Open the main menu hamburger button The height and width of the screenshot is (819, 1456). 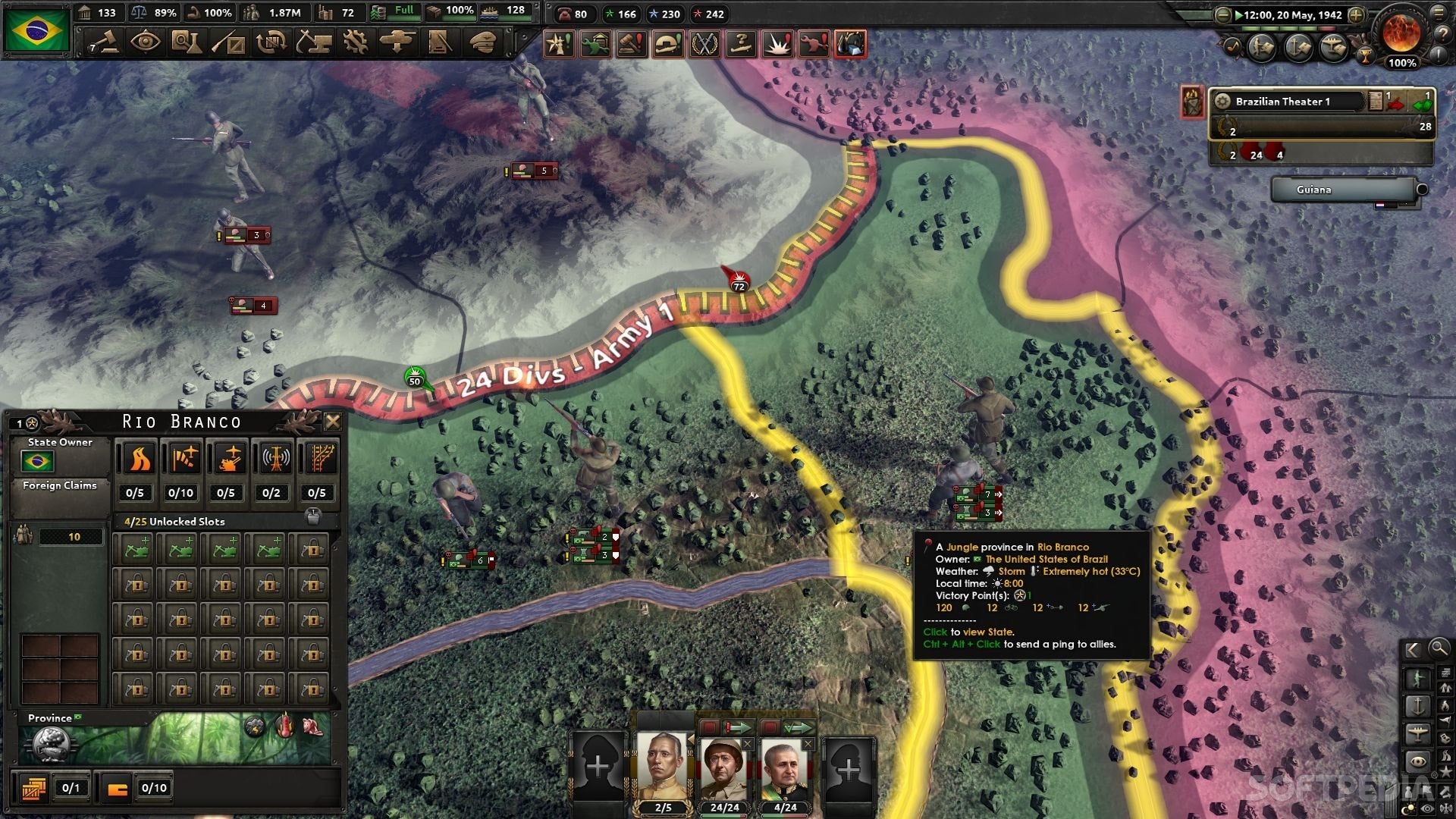coord(1439,12)
